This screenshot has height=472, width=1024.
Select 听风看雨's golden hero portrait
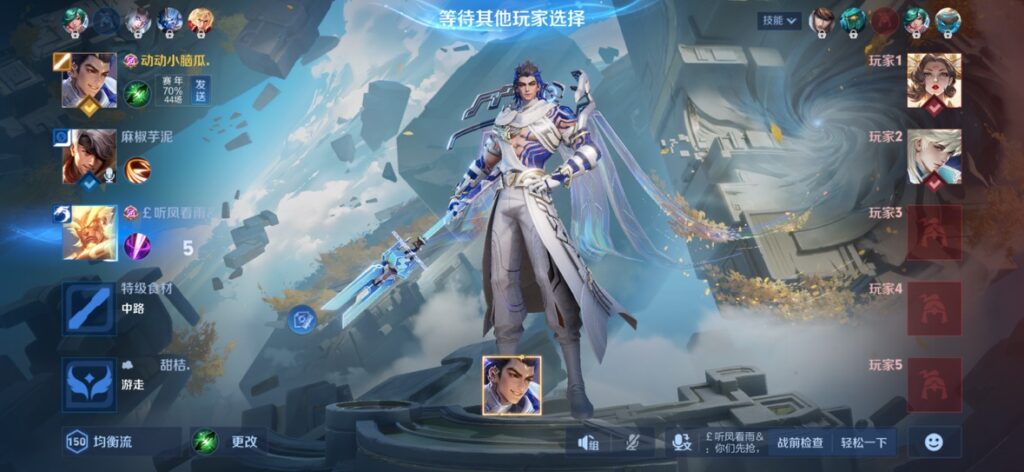point(89,233)
